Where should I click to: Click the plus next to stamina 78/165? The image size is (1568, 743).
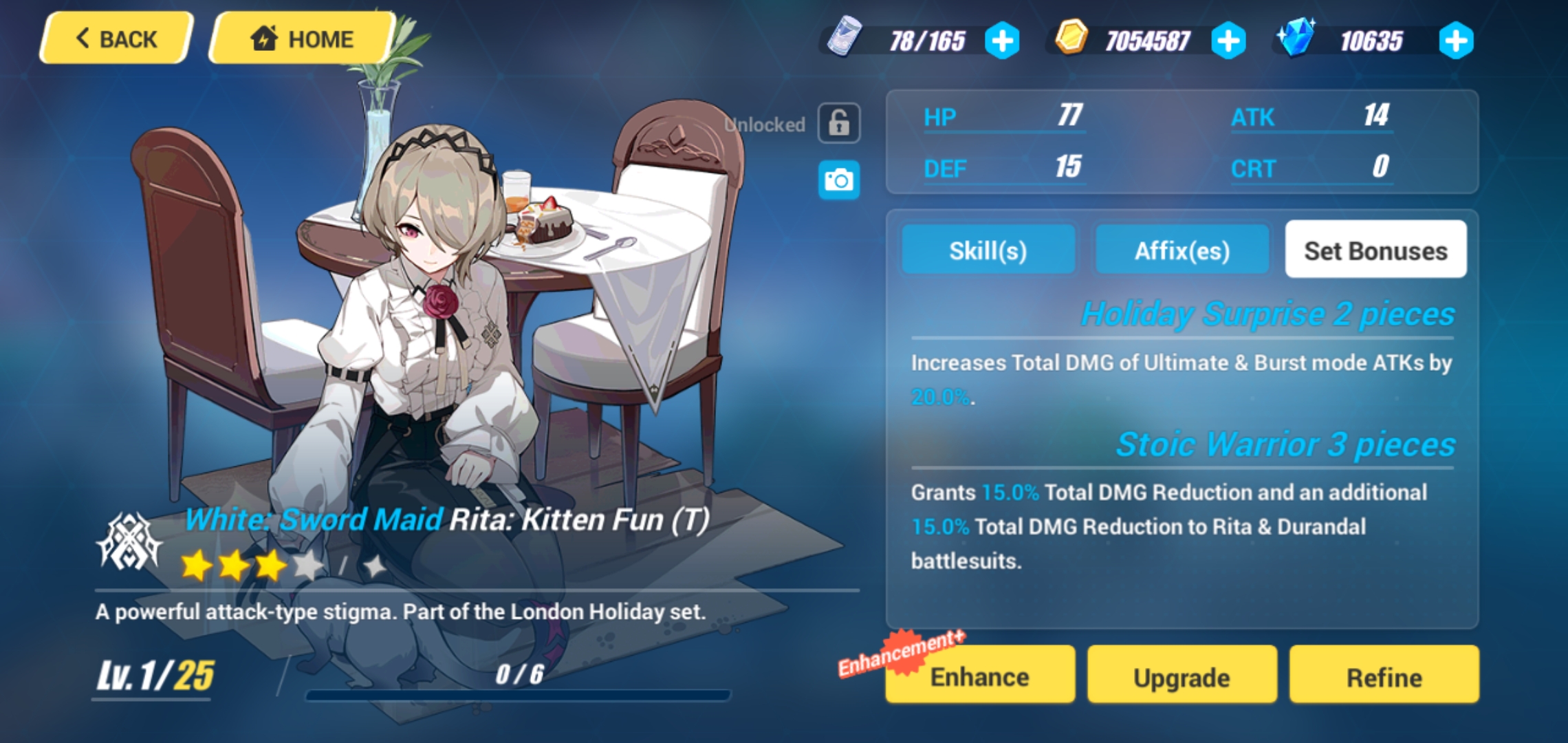[1003, 39]
